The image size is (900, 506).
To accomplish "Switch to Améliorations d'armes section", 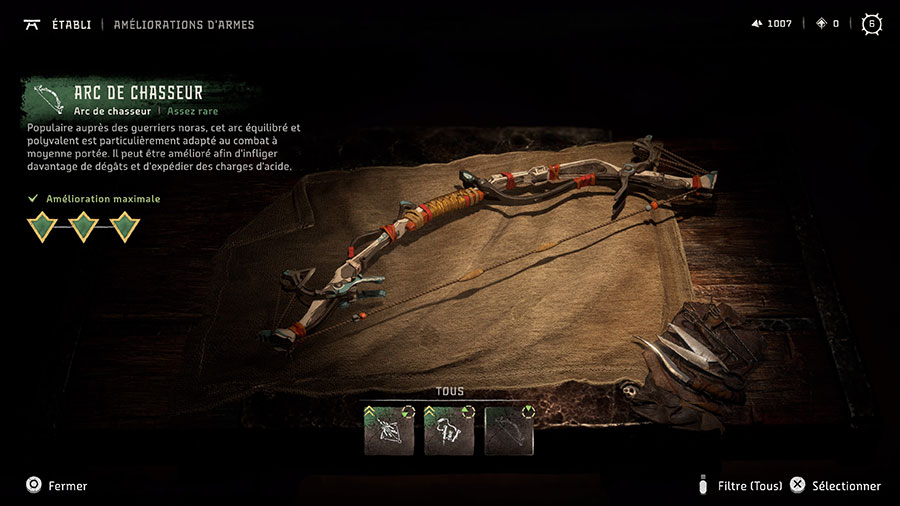I will pyautogui.click(x=184, y=24).
